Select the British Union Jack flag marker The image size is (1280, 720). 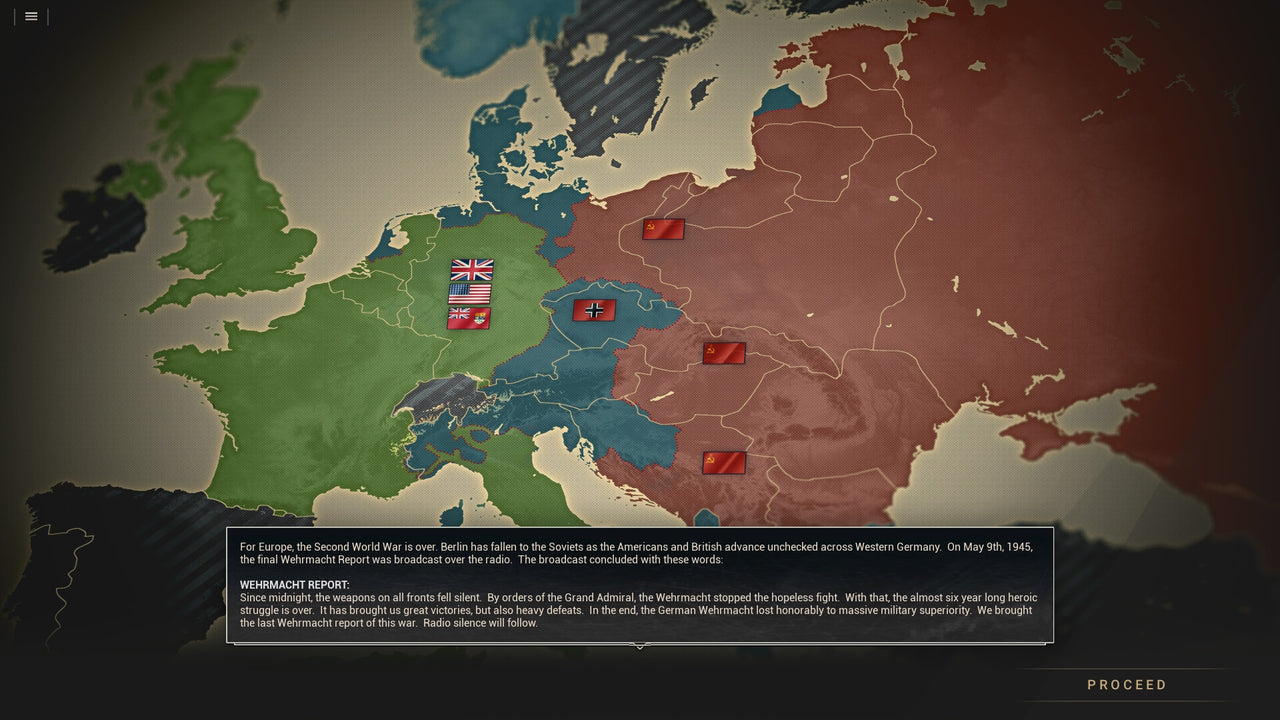[x=471, y=268]
